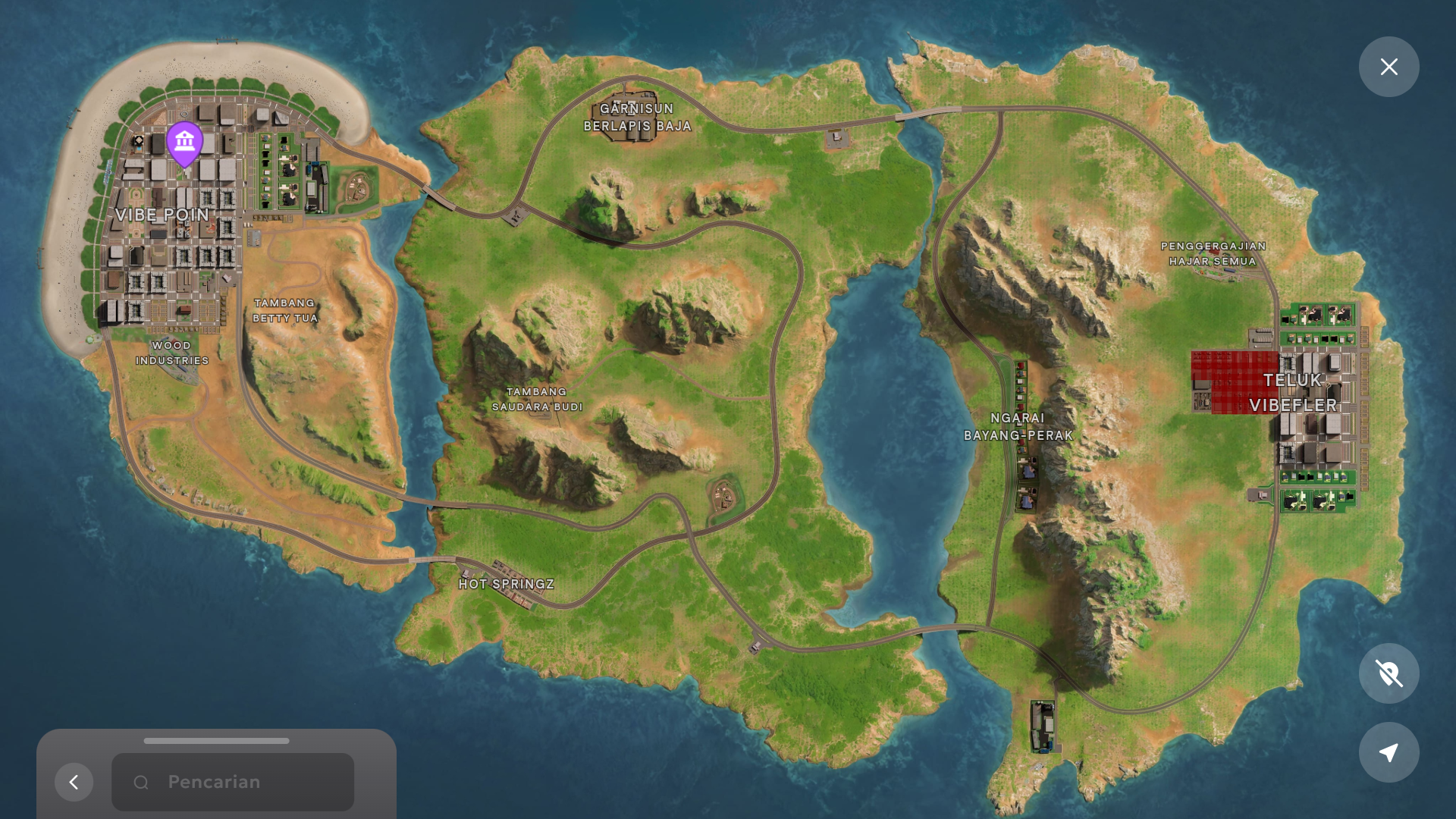
Task: Toggle the crossed-out pin marker button
Action: coord(1389,673)
